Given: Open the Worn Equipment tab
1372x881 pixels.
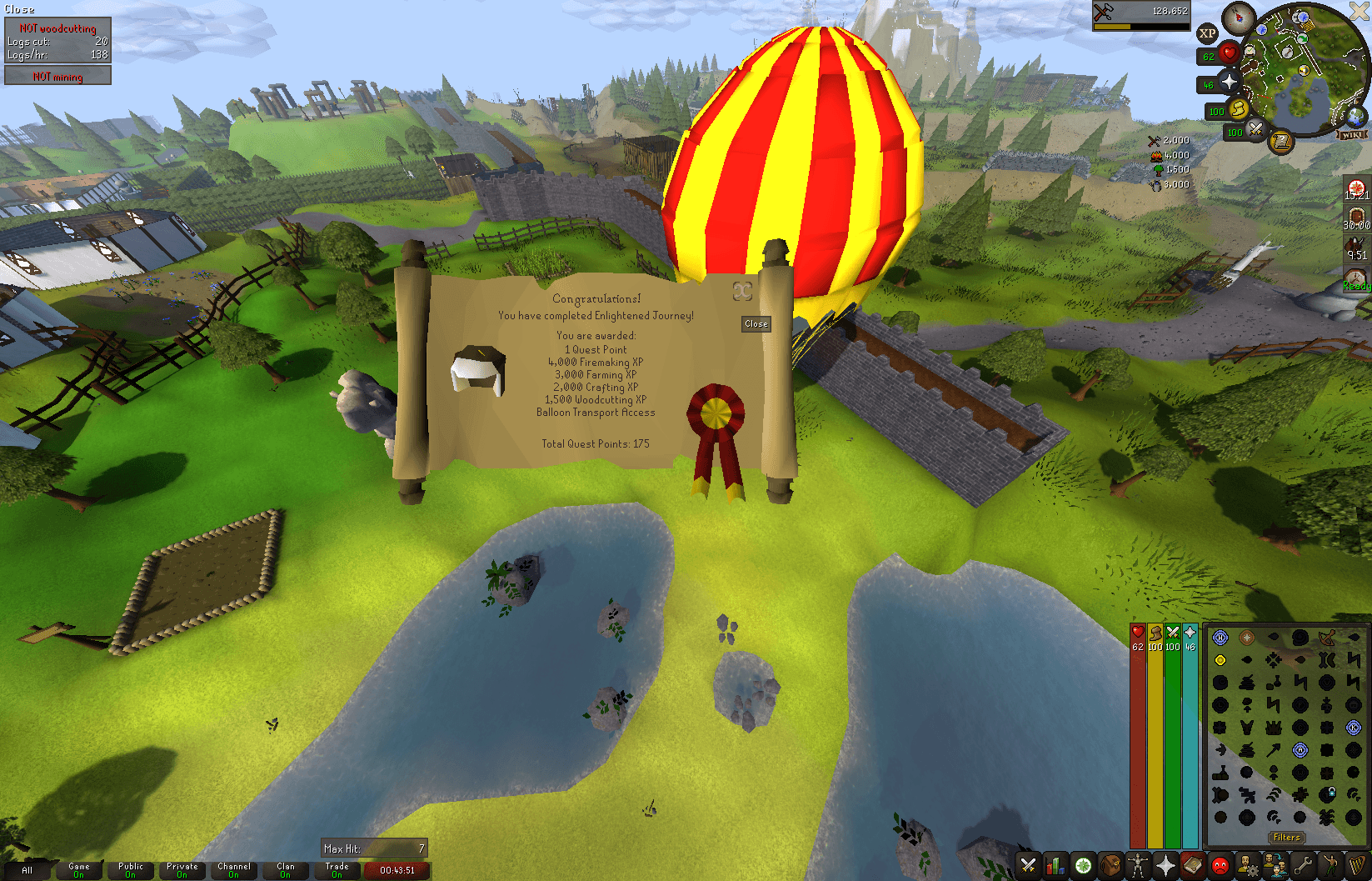Looking at the screenshot, I should [x=1137, y=865].
